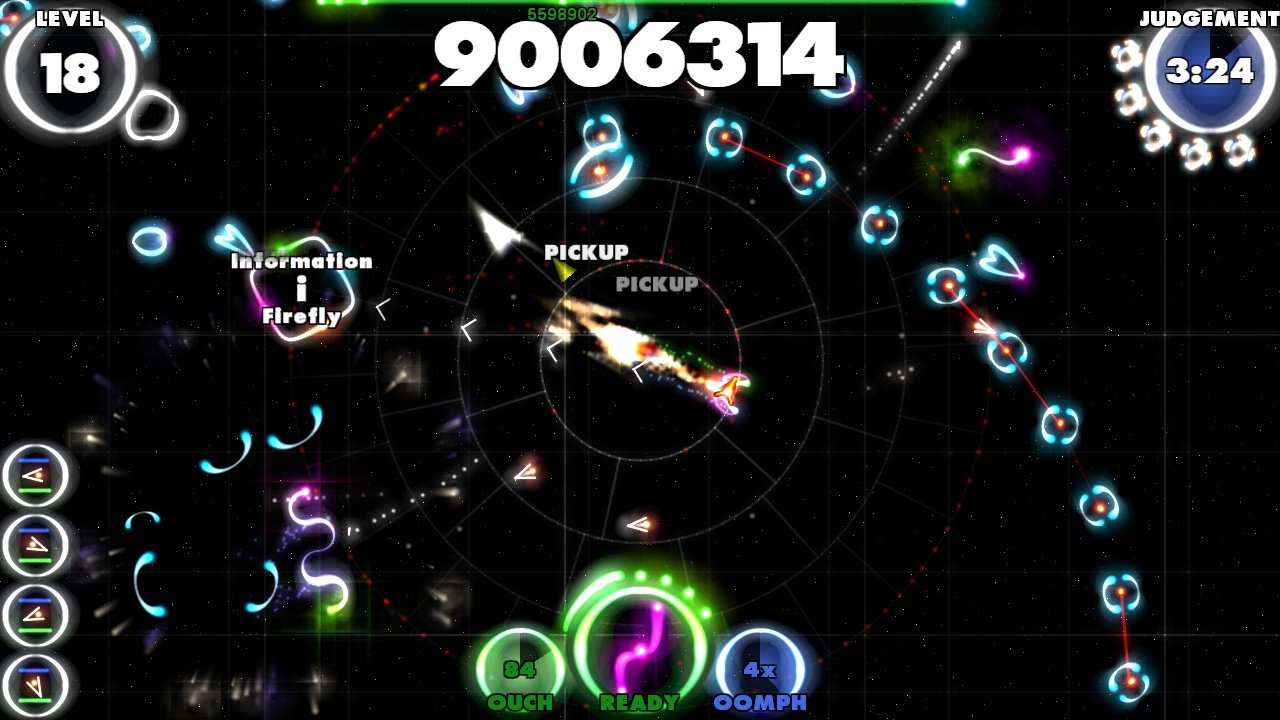The height and width of the screenshot is (720, 1280).
Task: Toggle the magenta READY ability meter
Action: click(638, 645)
